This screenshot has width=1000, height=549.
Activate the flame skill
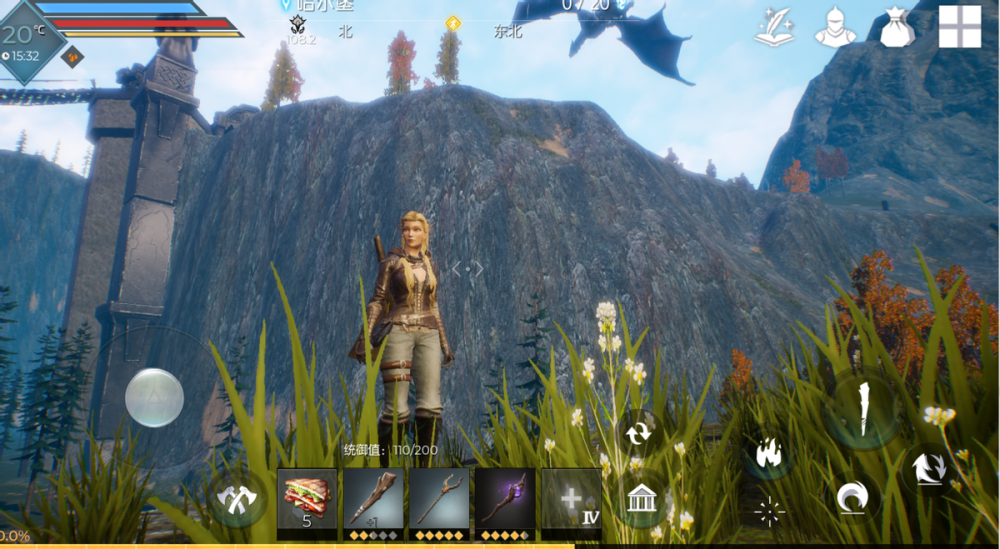(768, 453)
